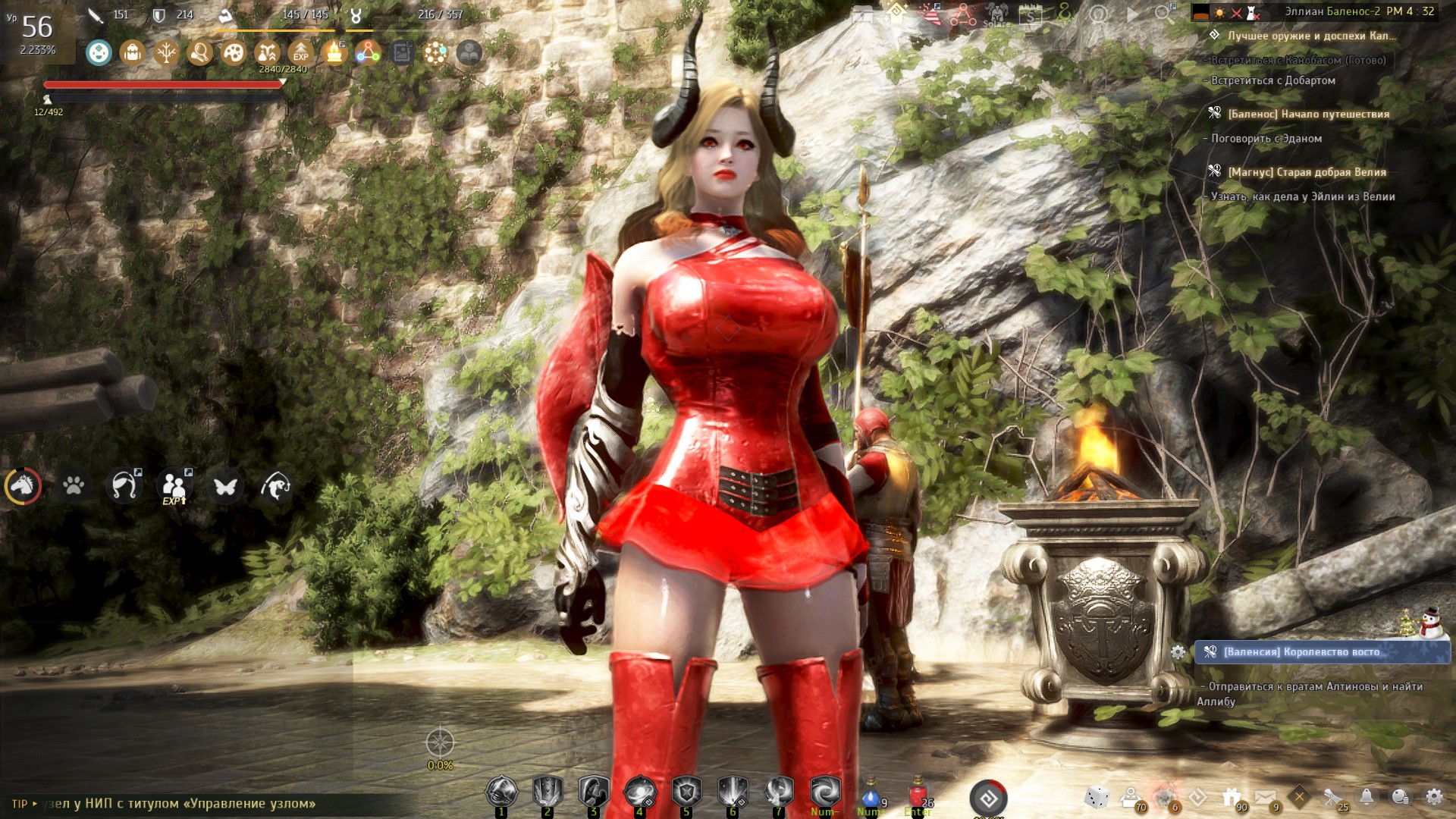1456x819 pixels.
Task: Use the red health potion
Action: [x=918, y=796]
